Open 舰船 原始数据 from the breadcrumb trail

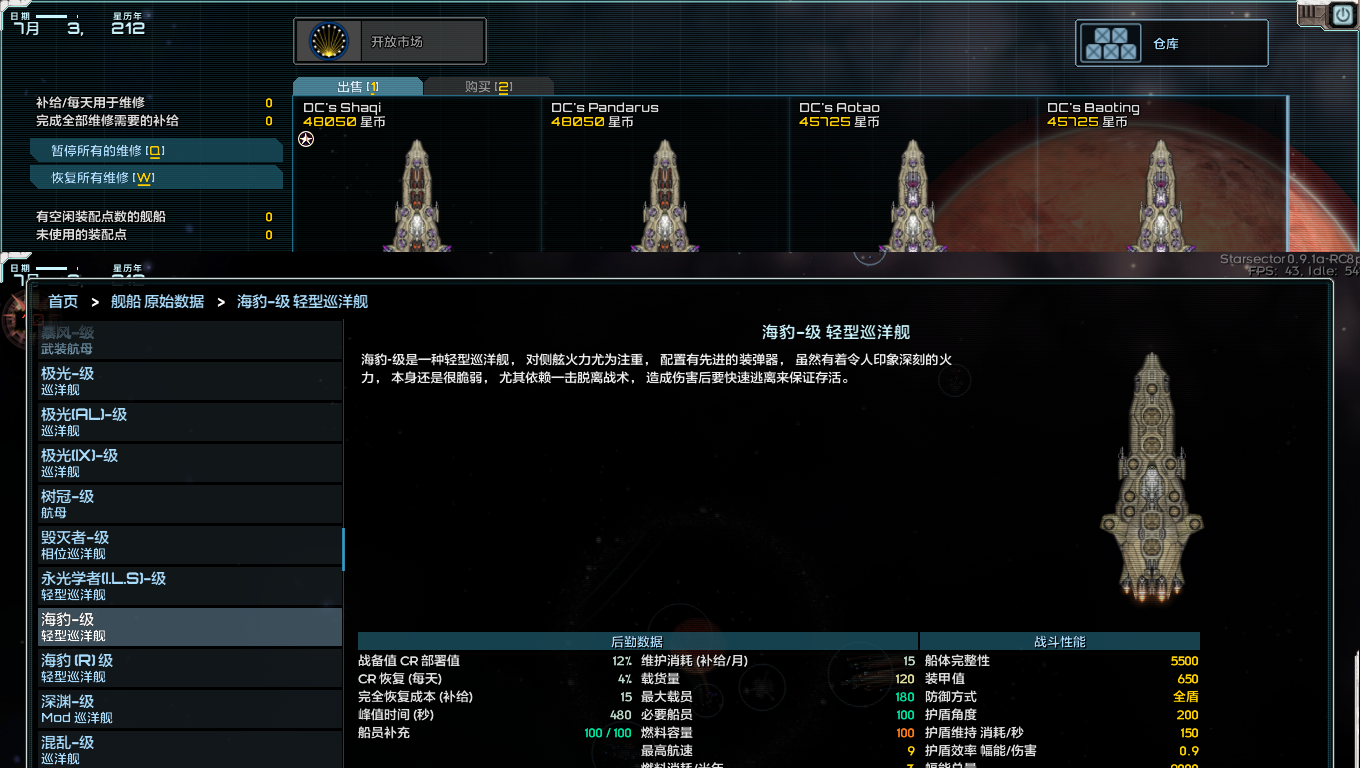[157, 300]
